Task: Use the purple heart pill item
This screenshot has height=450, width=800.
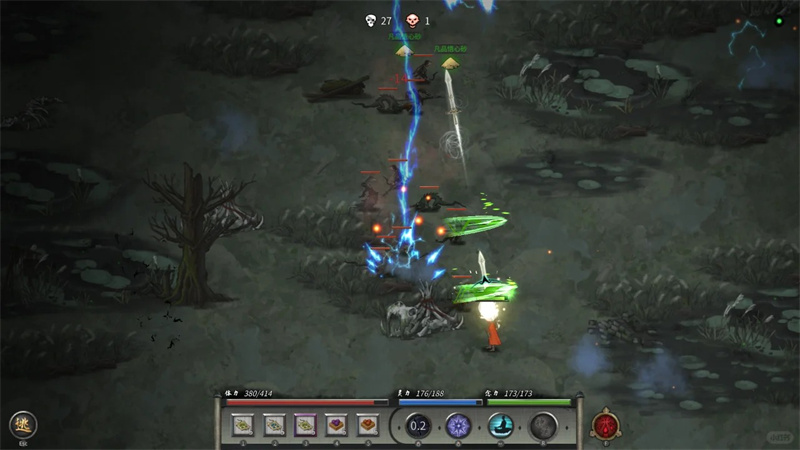Action: click(336, 425)
